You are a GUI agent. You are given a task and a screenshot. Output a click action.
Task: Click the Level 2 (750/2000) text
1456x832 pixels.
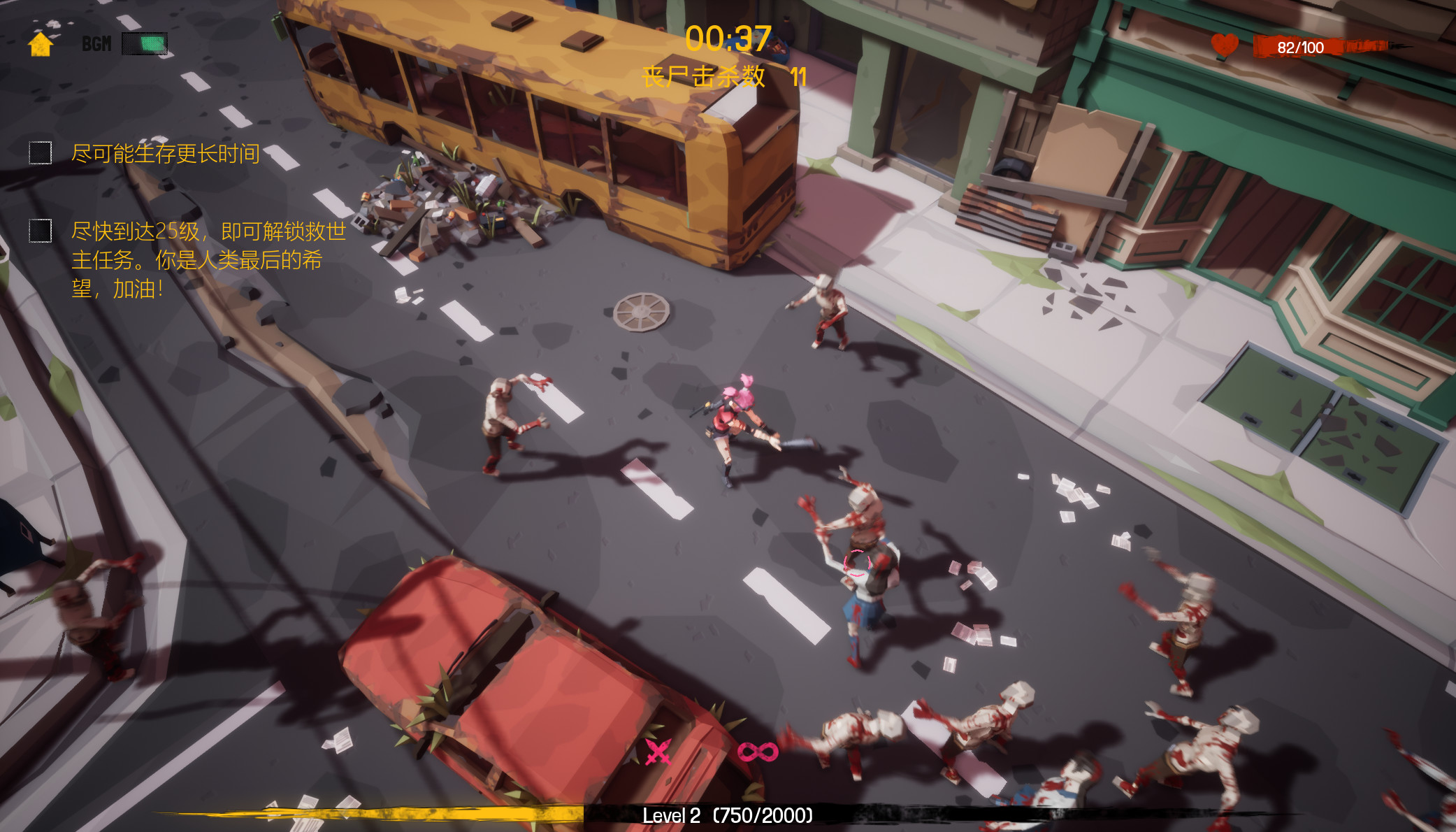point(728,815)
